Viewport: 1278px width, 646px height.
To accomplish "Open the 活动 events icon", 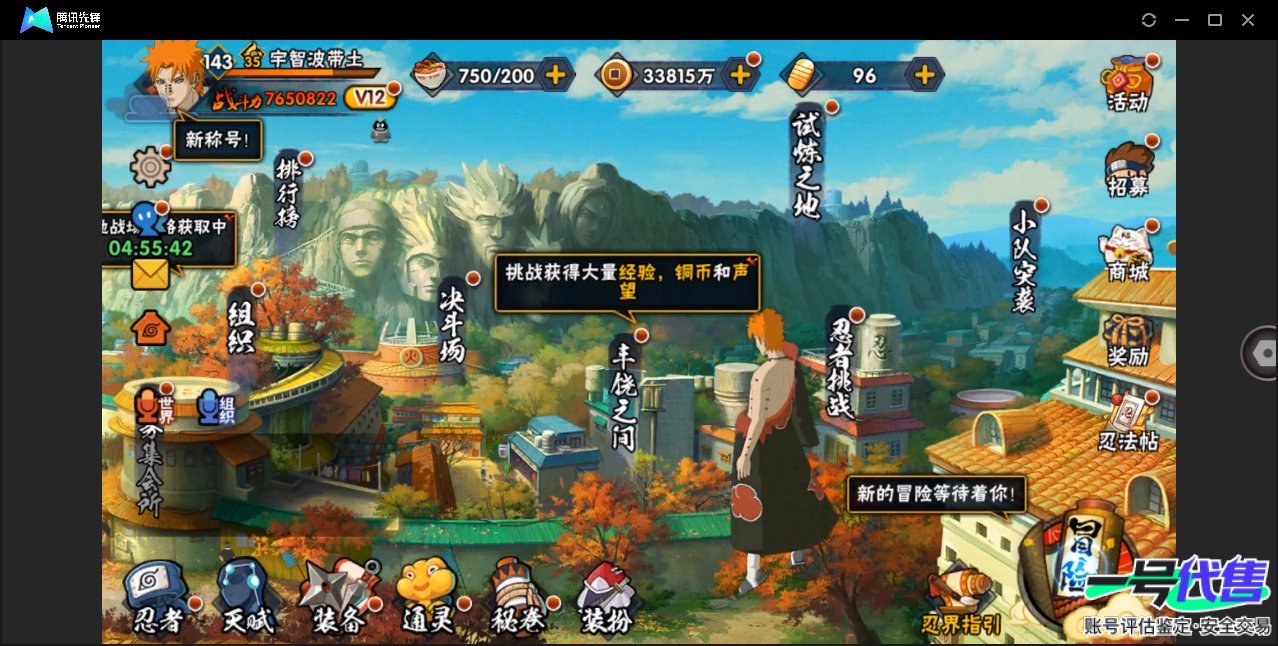I will coord(1127,83).
